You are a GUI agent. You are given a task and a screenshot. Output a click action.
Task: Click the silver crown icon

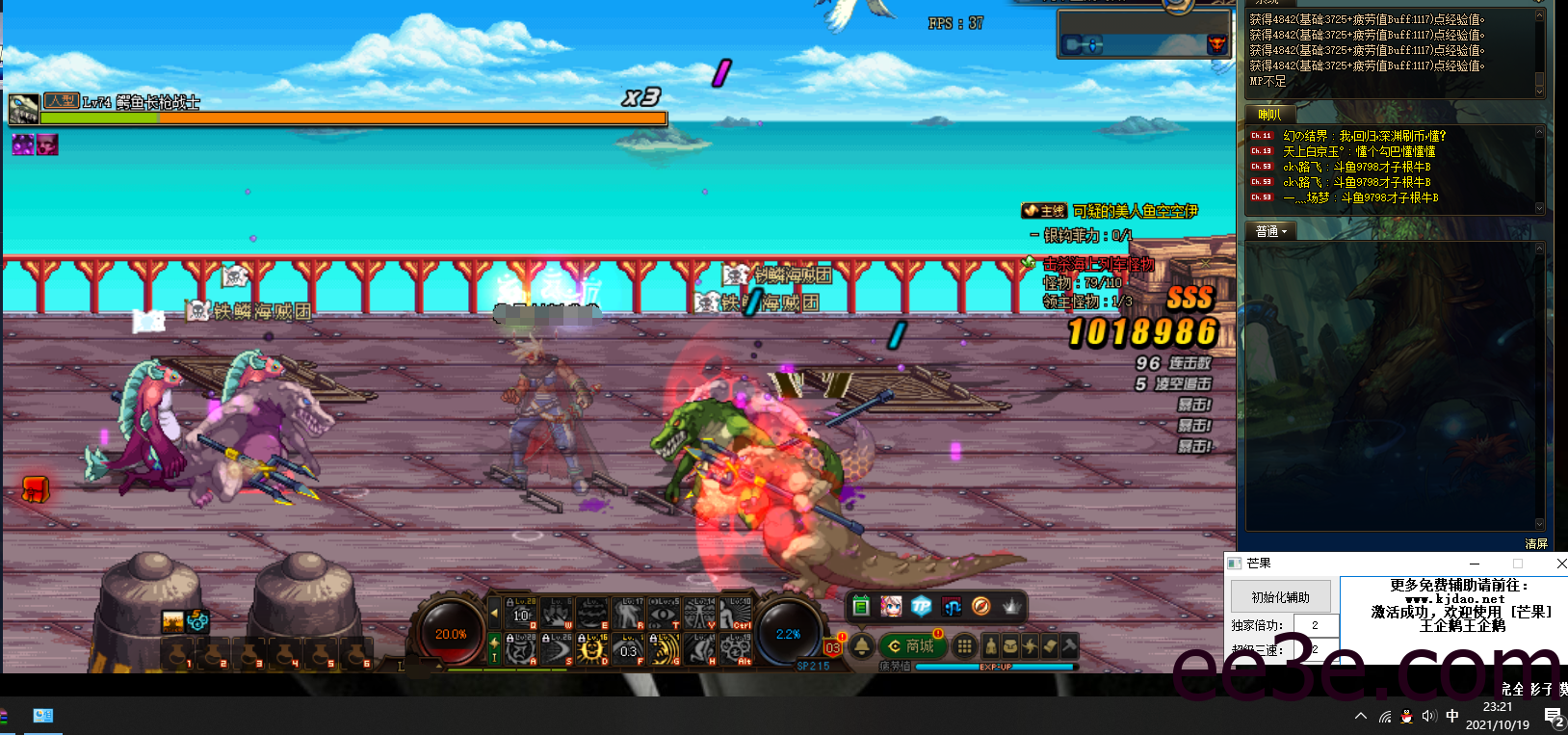[x=1011, y=606]
